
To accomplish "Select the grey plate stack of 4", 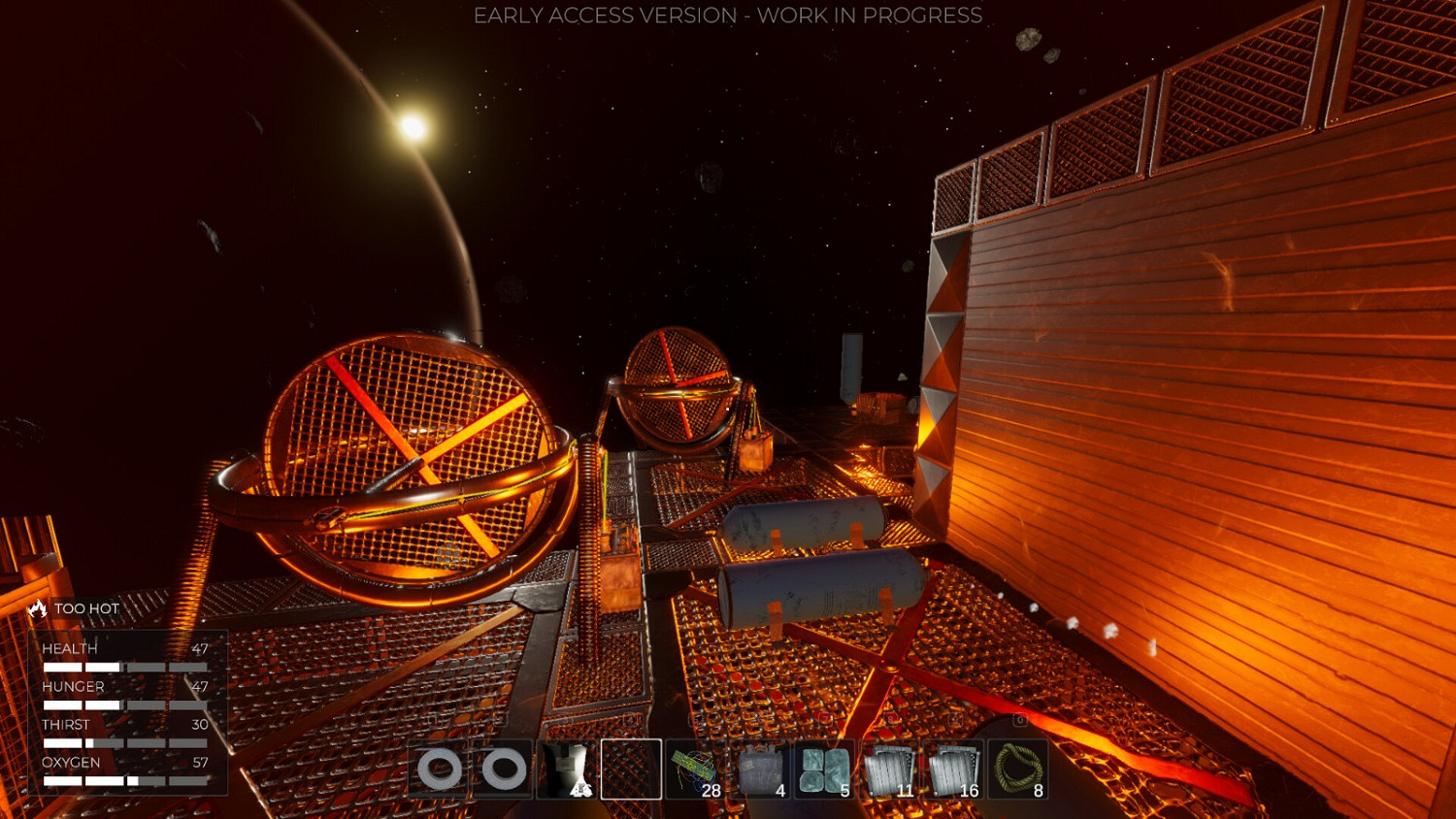I will 762,767.
